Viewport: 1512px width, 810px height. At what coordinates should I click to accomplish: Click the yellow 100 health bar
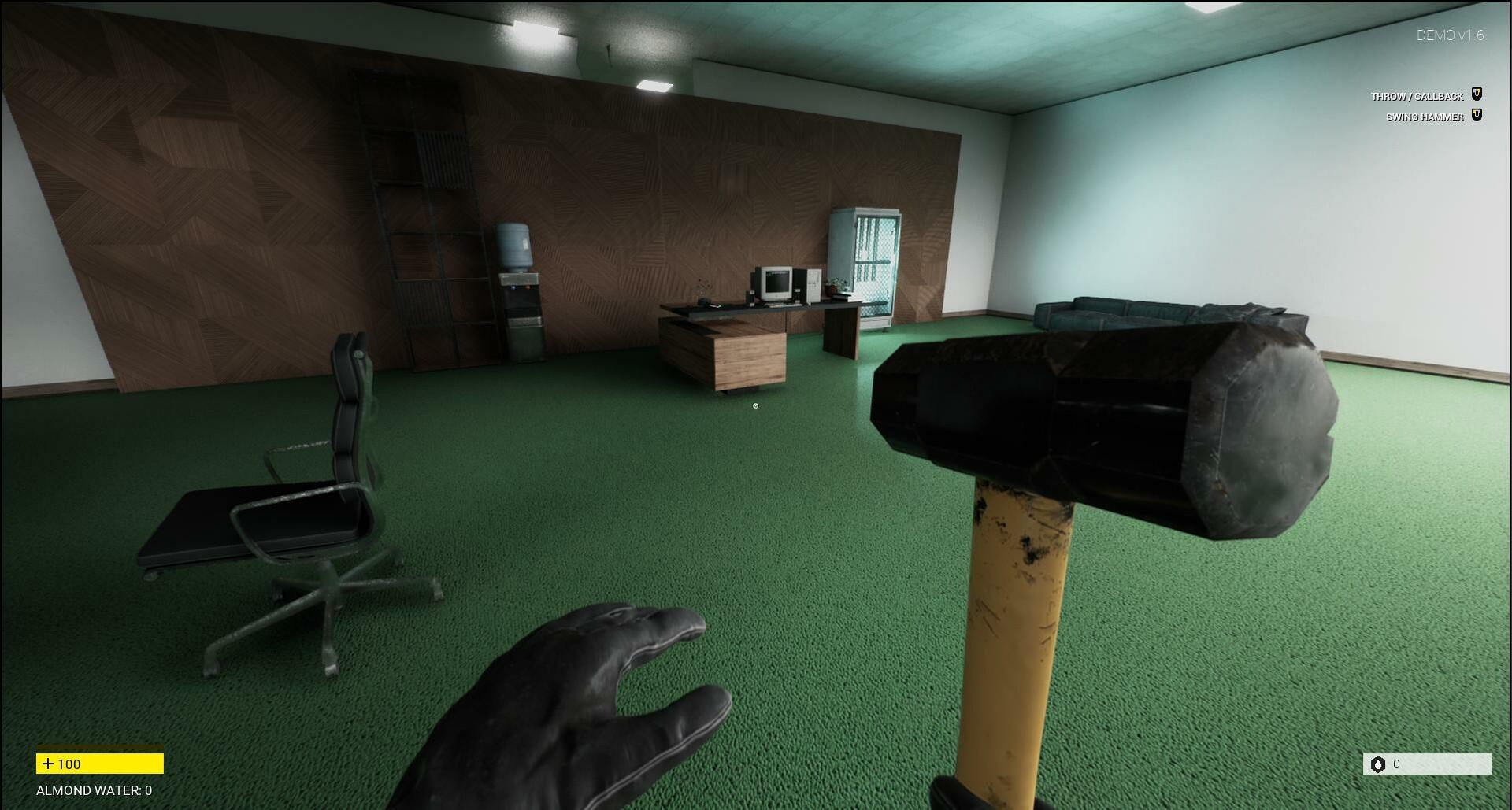tap(98, 764)
